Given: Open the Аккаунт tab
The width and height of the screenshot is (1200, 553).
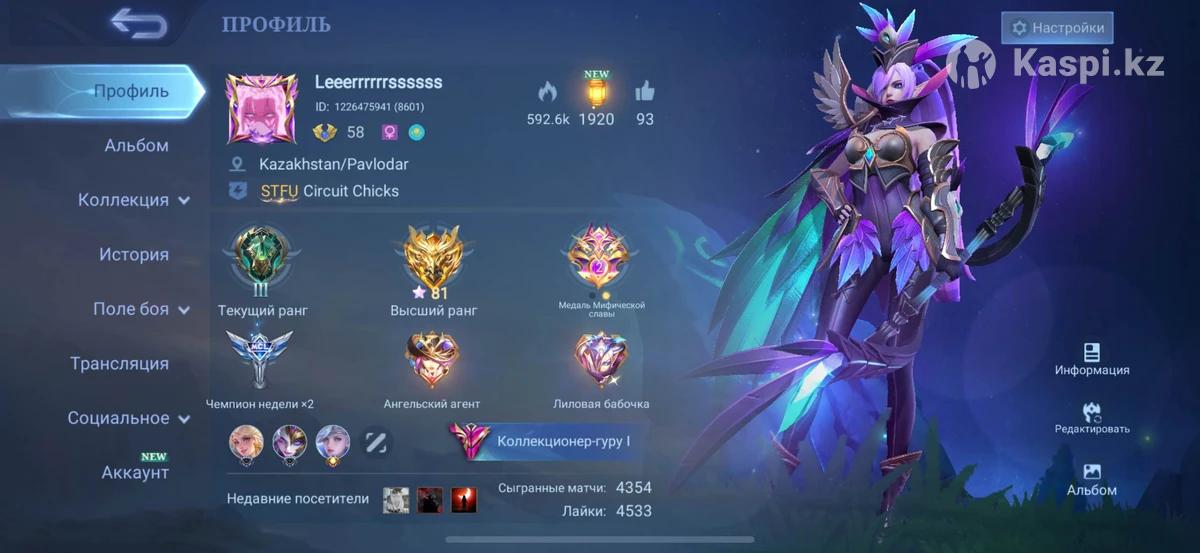Looking at the screenshot, I should [135, 472].
